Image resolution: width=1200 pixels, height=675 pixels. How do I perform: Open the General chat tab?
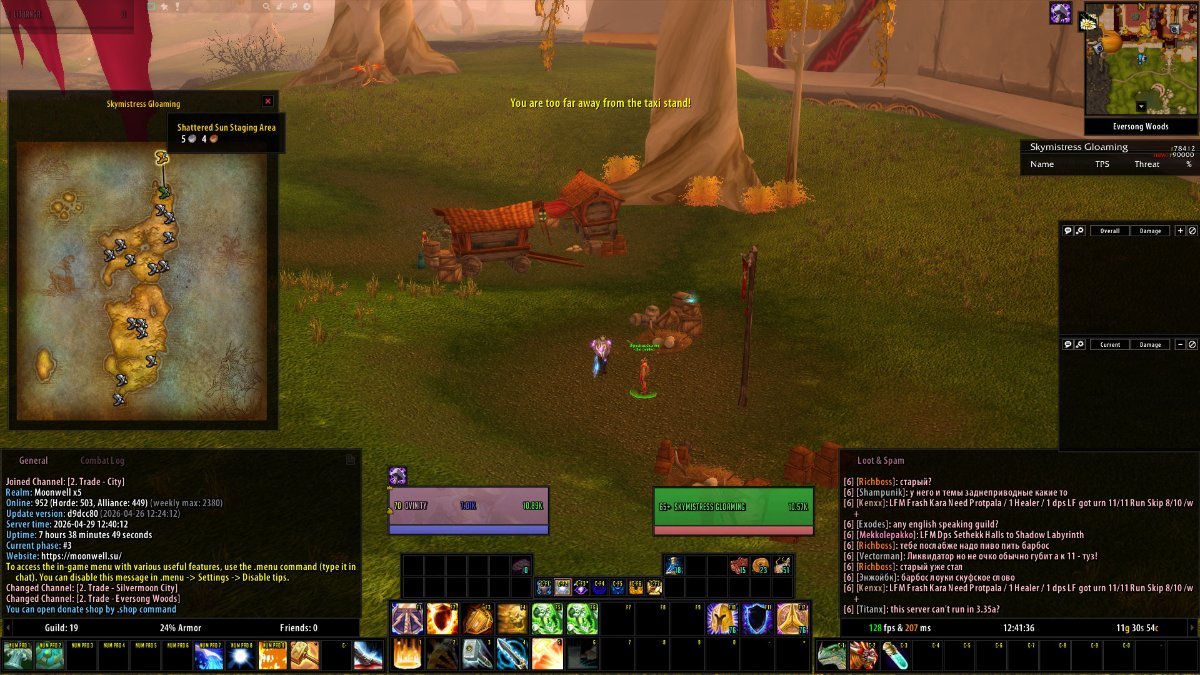34,461
